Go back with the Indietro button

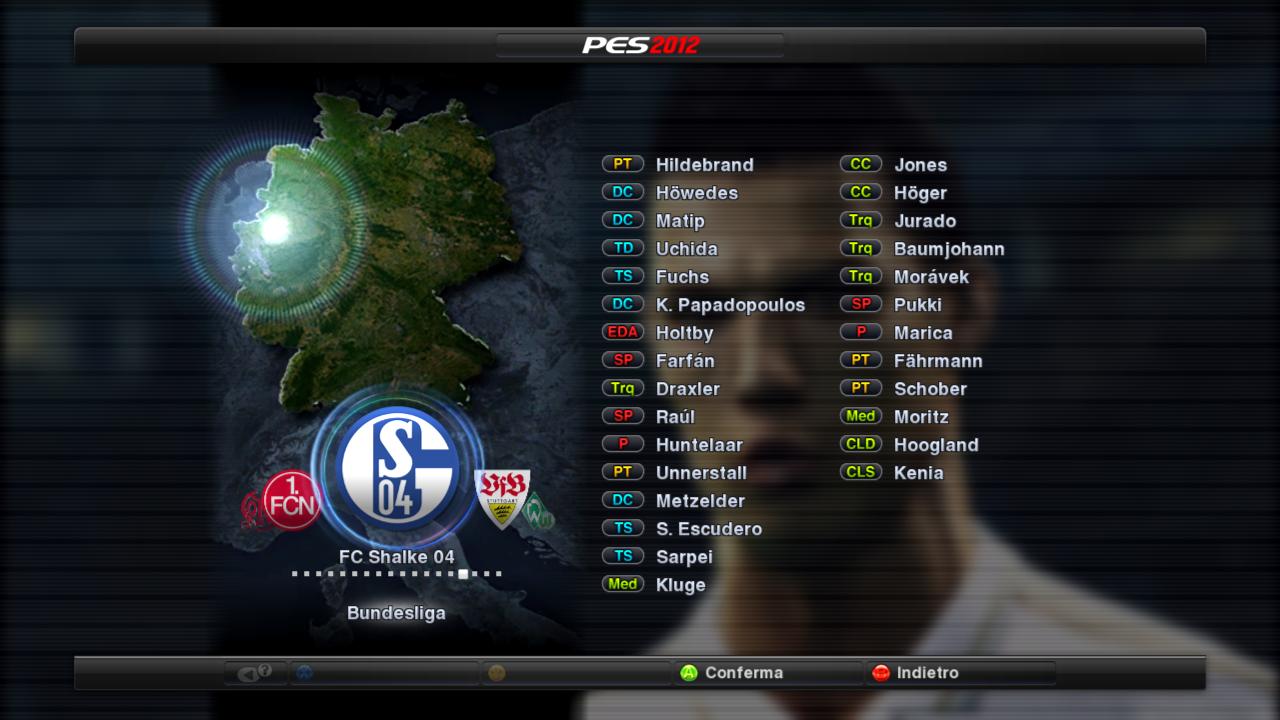[927, 673]
